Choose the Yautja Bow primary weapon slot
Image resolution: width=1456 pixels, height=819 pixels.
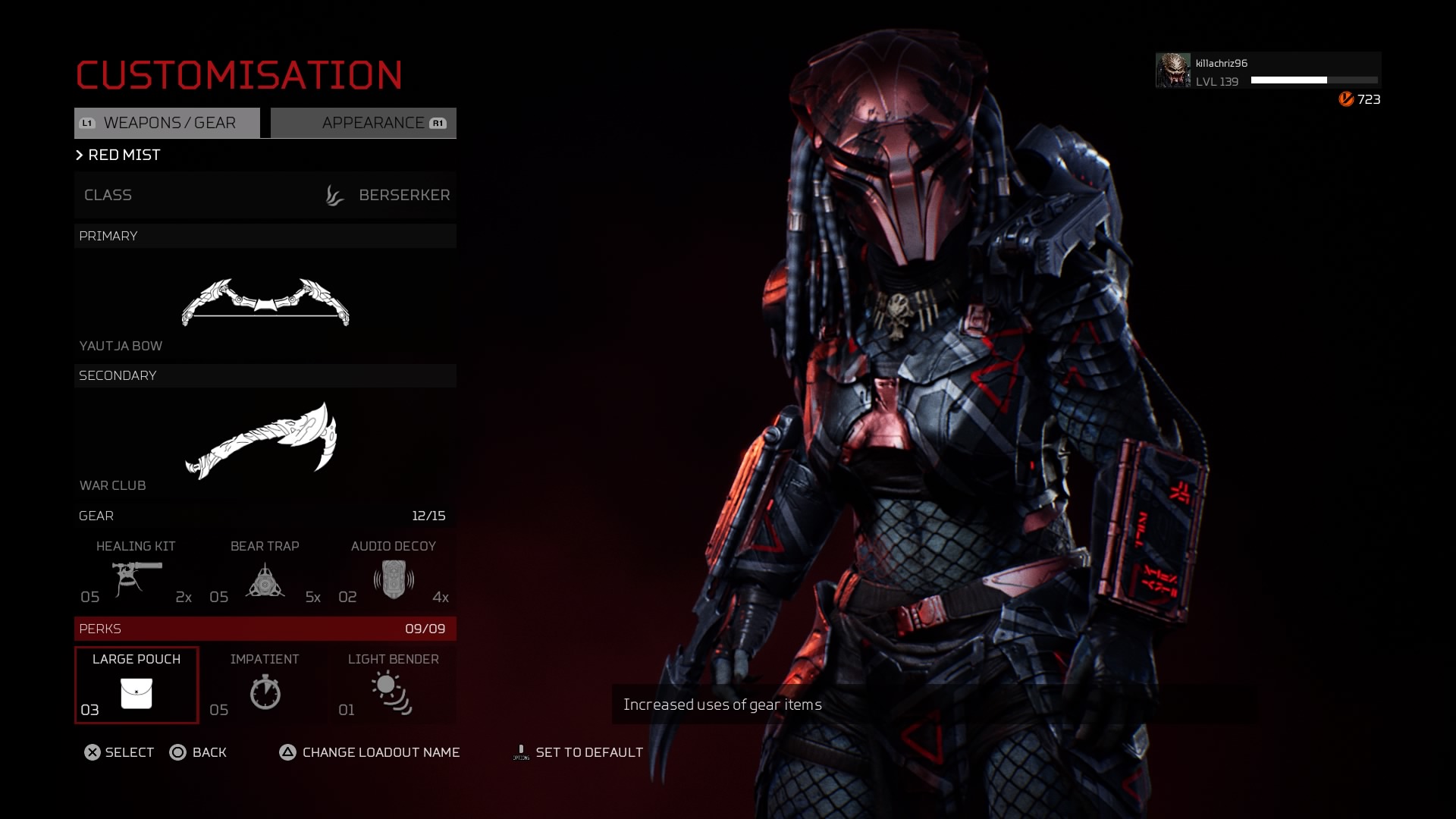(265, 303)
